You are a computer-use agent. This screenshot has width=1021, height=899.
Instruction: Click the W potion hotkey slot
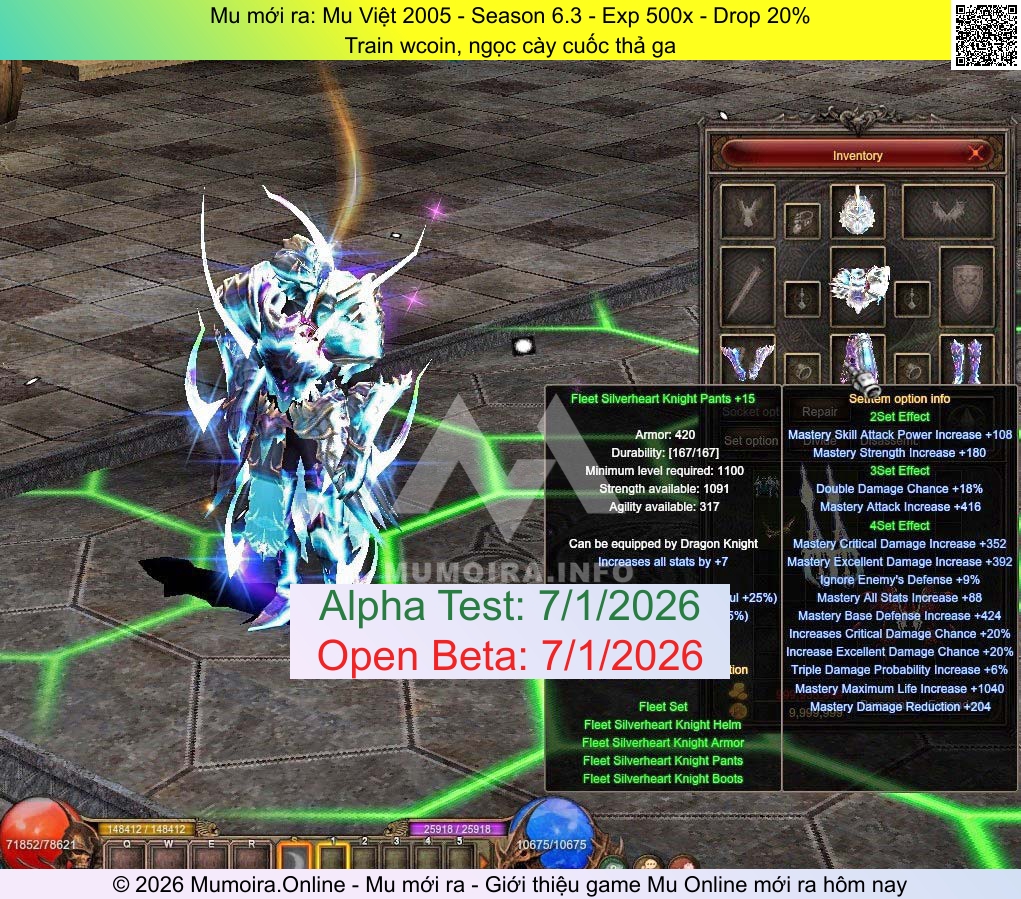tap(169, 856)
